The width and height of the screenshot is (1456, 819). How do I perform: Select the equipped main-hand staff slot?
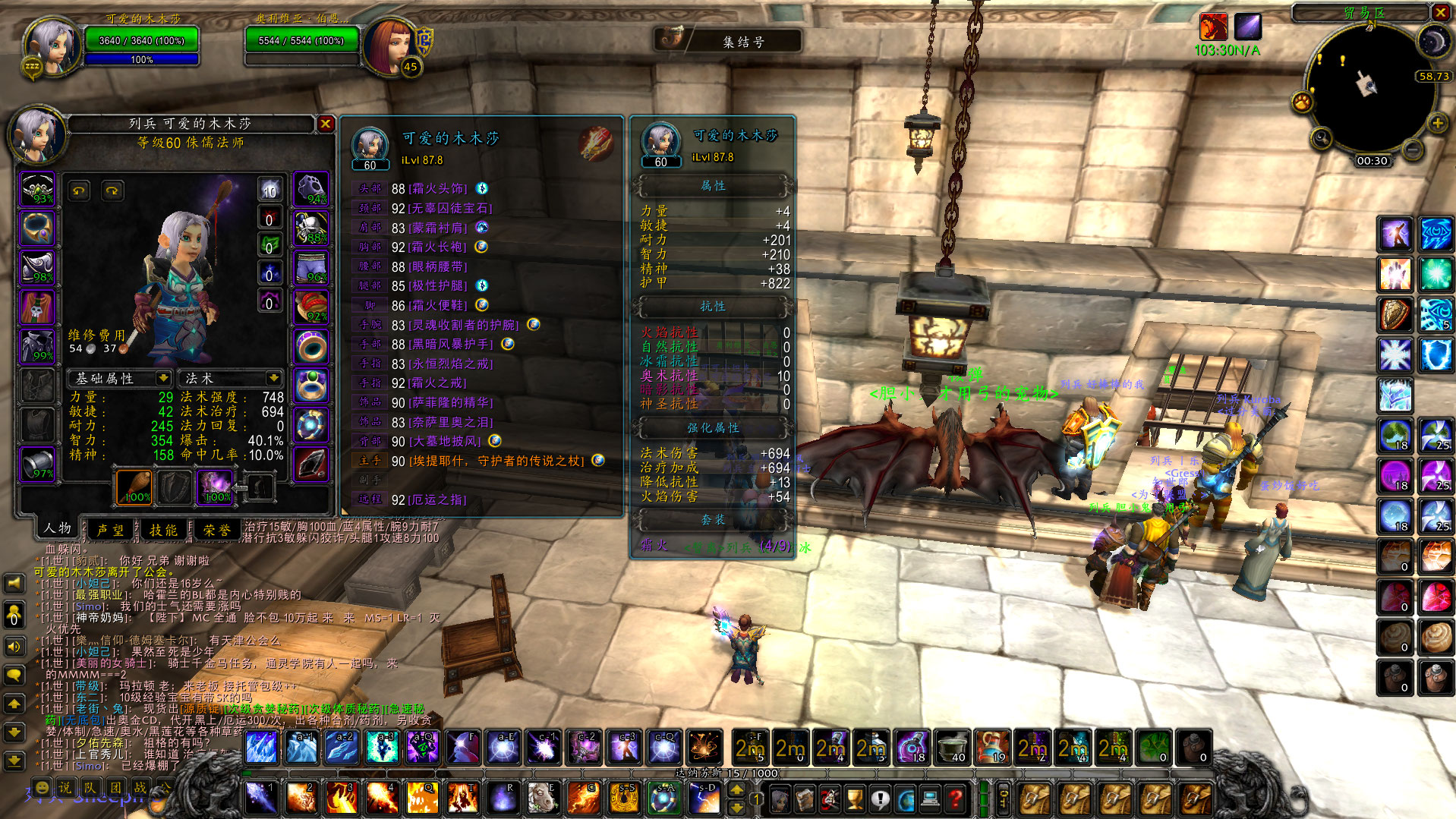[x=134, y=487]
